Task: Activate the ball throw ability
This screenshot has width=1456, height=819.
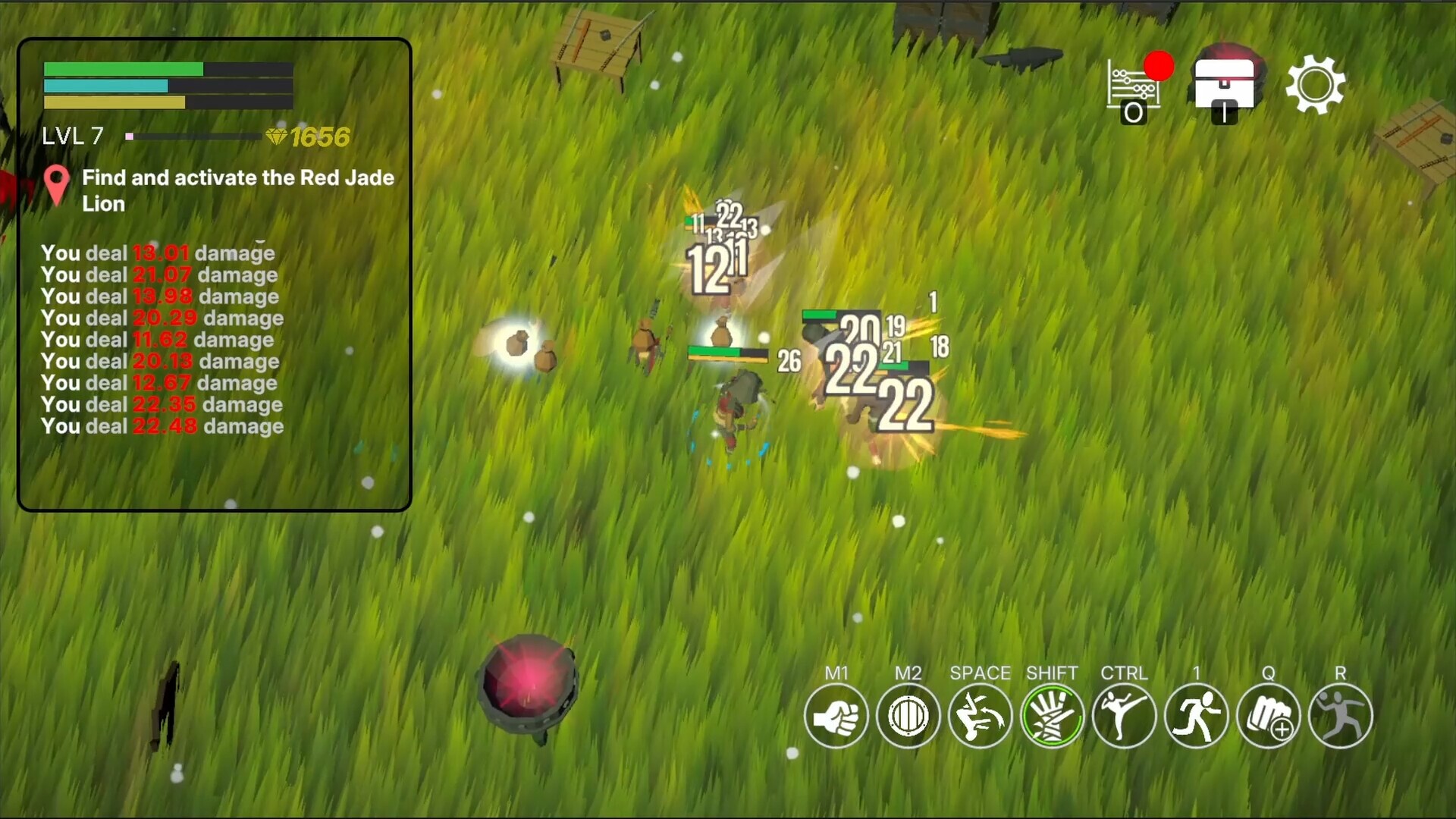Action: 1340,716
